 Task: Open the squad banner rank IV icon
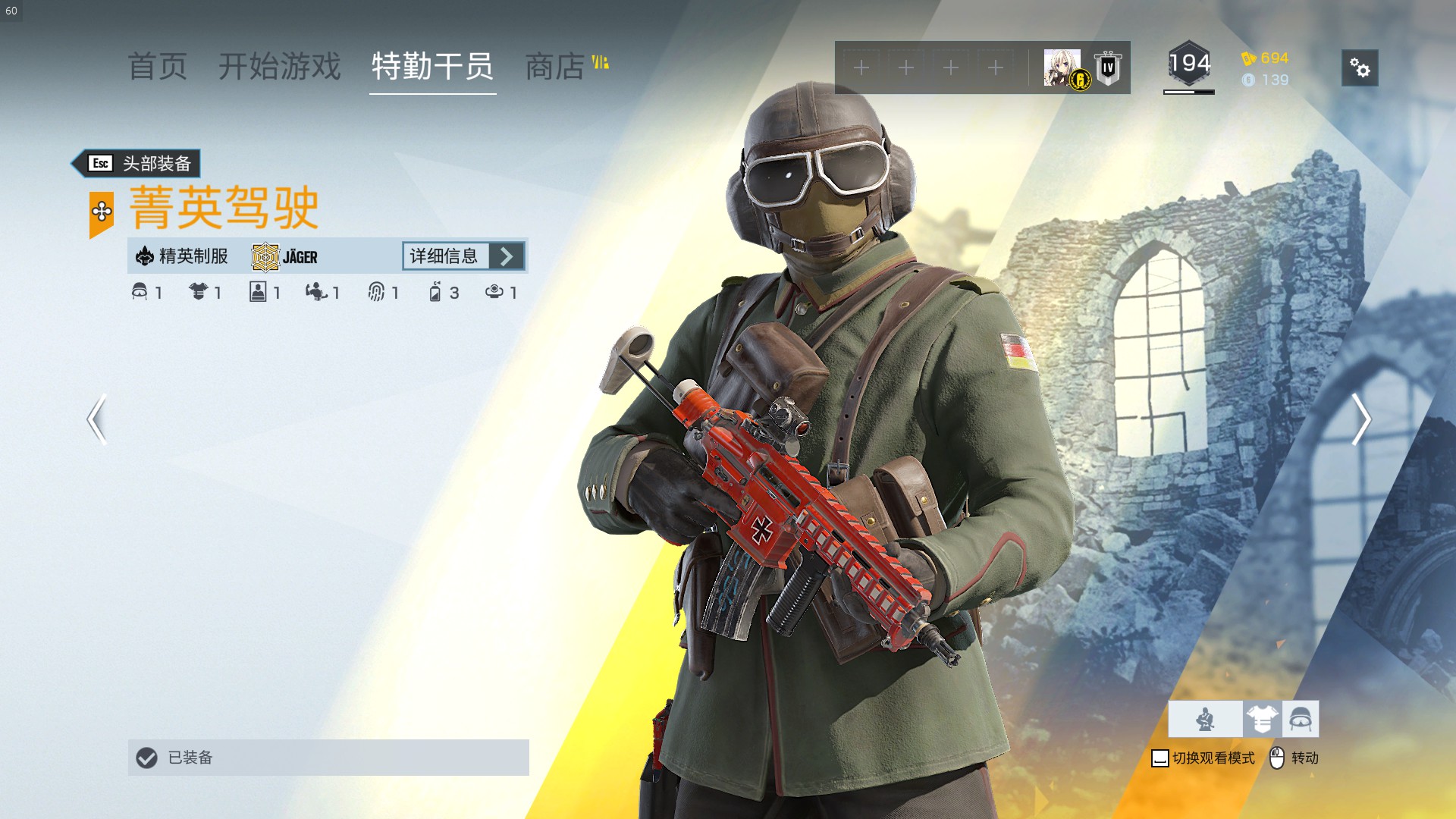pos(1108,68)
